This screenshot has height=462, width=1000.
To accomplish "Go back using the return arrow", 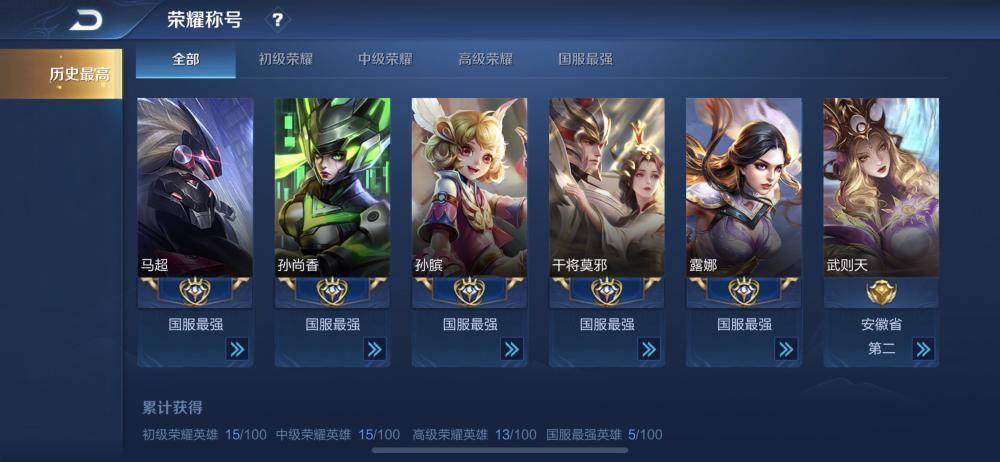I will 87,19.
